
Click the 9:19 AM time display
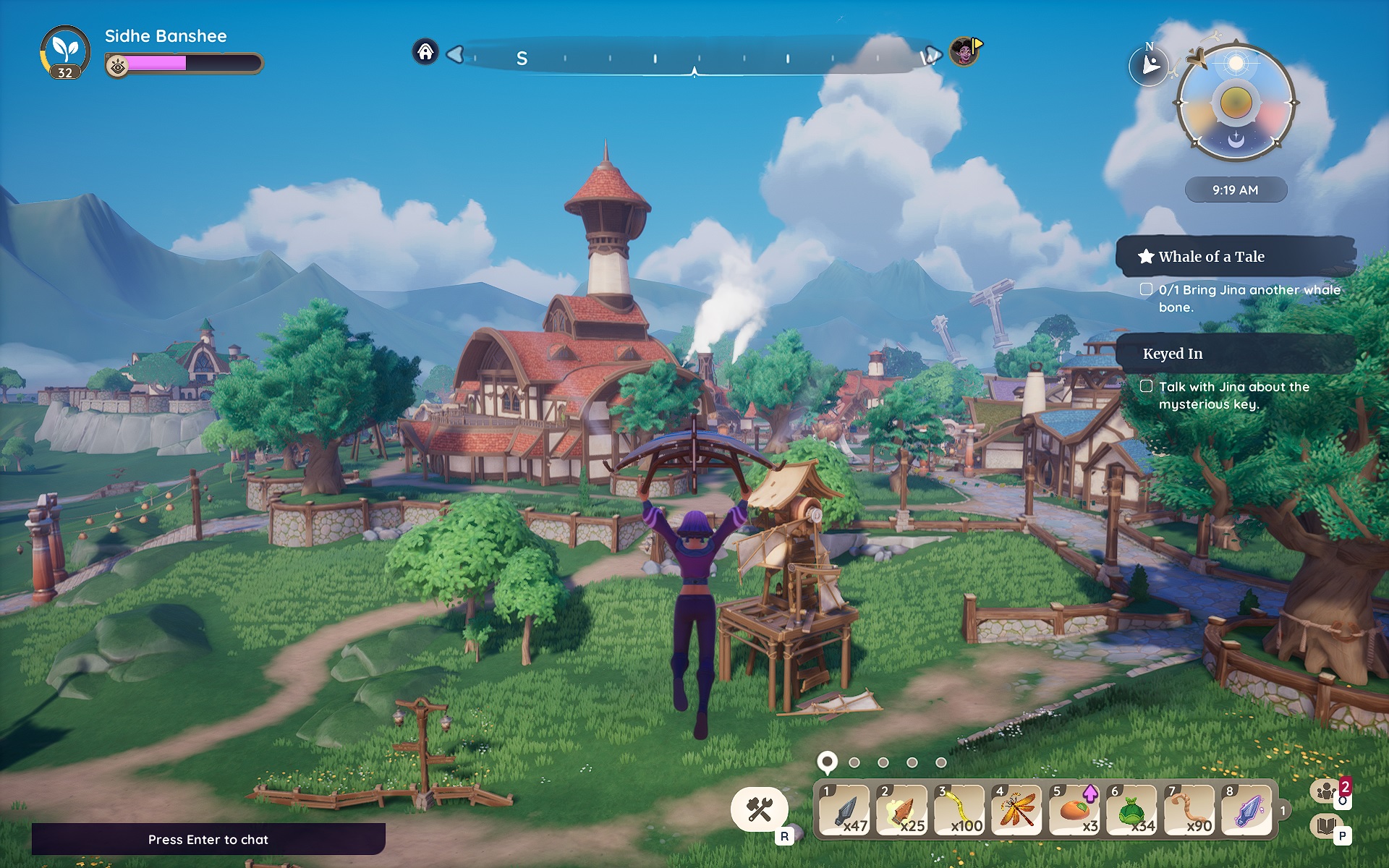tap(1237, 190)
